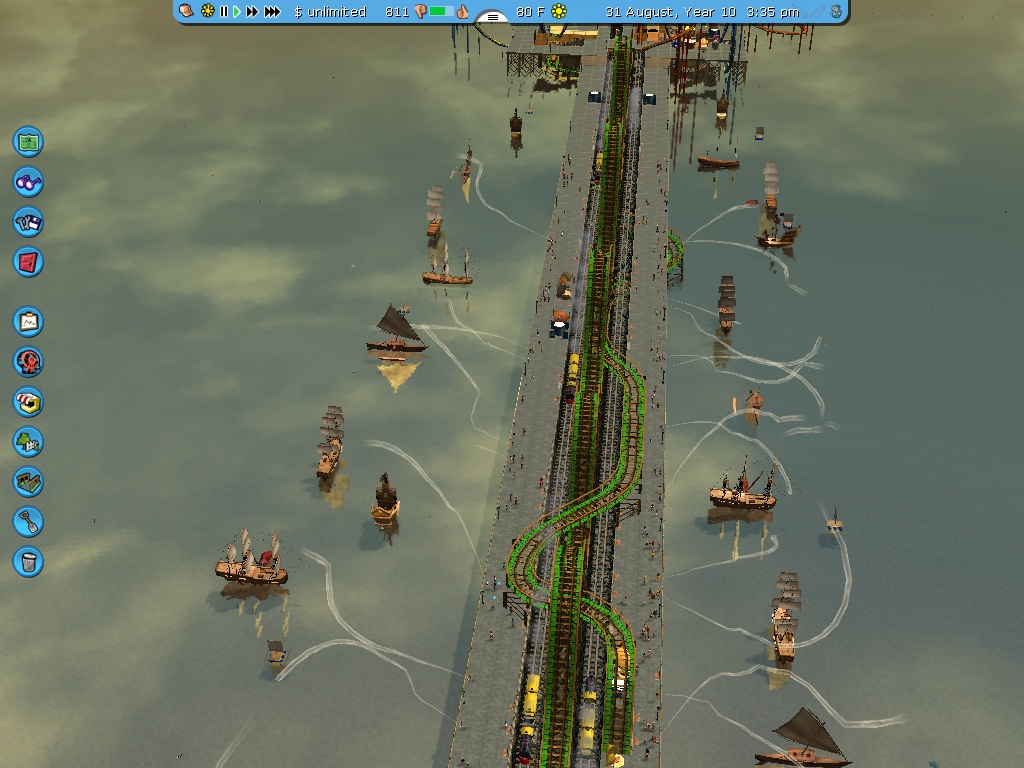Pause the game simulation
The width and height of the screenshot is (1024, 768).
click(224, 12)
